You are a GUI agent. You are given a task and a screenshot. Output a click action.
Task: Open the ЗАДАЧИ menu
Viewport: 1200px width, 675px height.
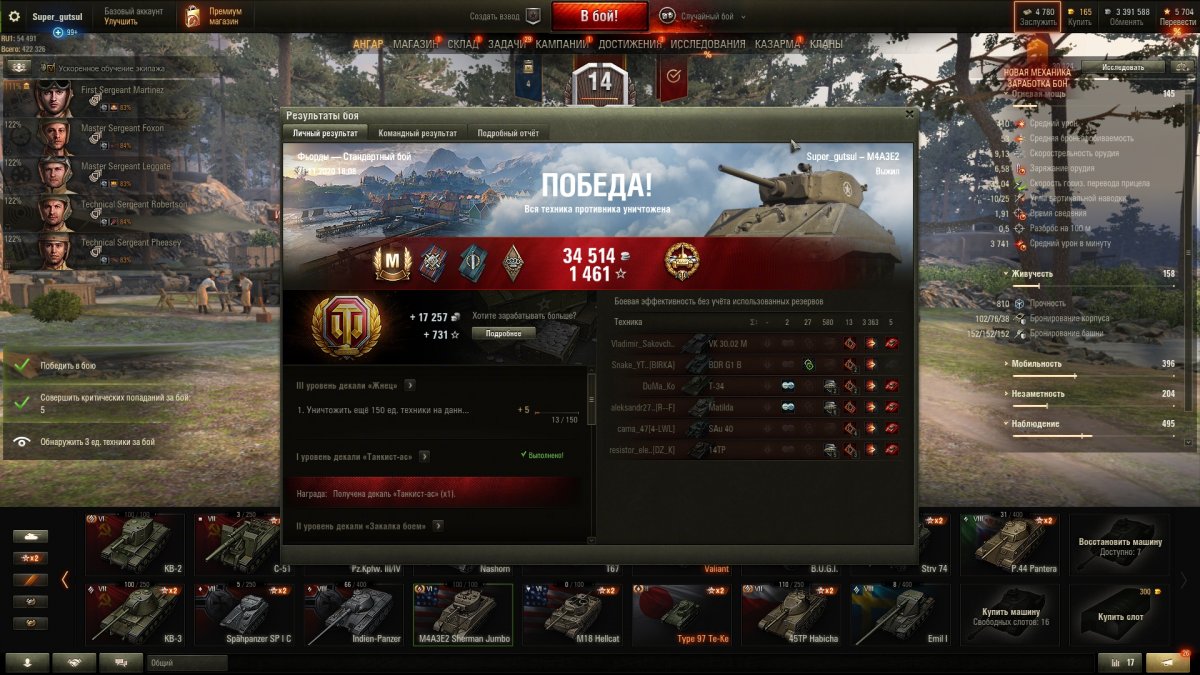(508, 45)
